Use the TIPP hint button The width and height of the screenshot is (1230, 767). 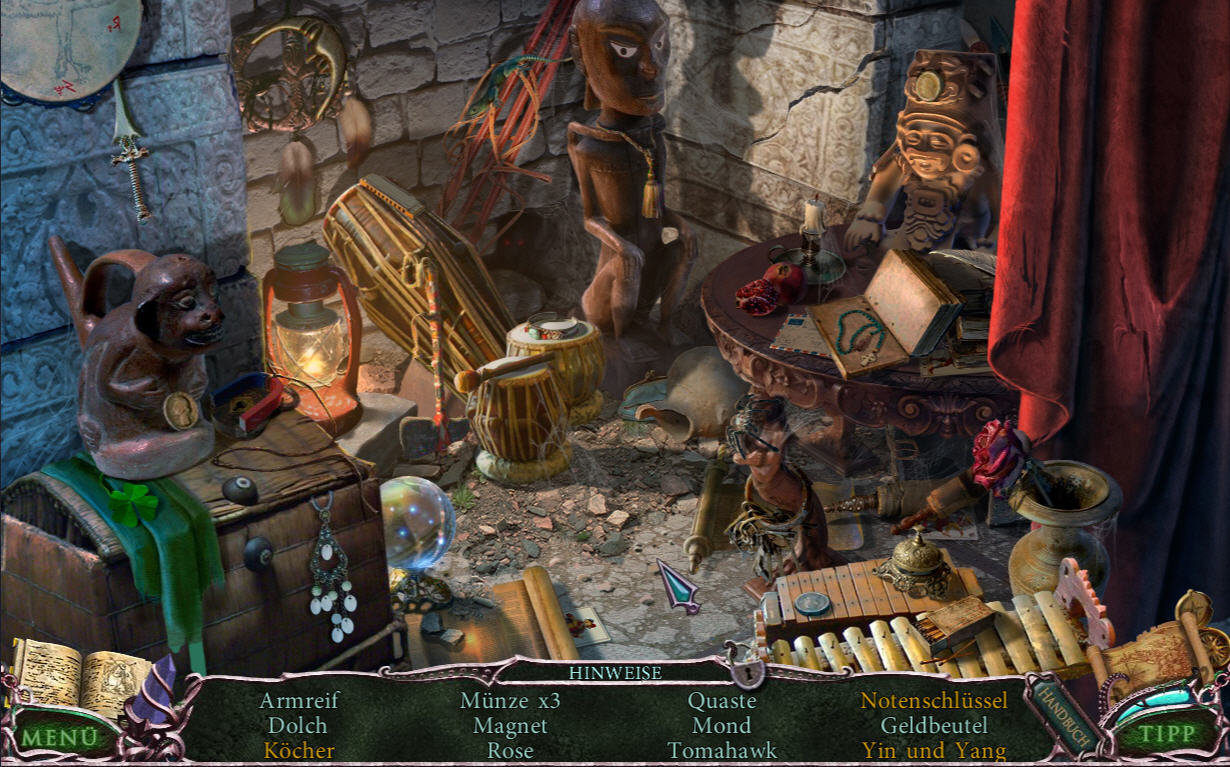tap(1167, 733)
